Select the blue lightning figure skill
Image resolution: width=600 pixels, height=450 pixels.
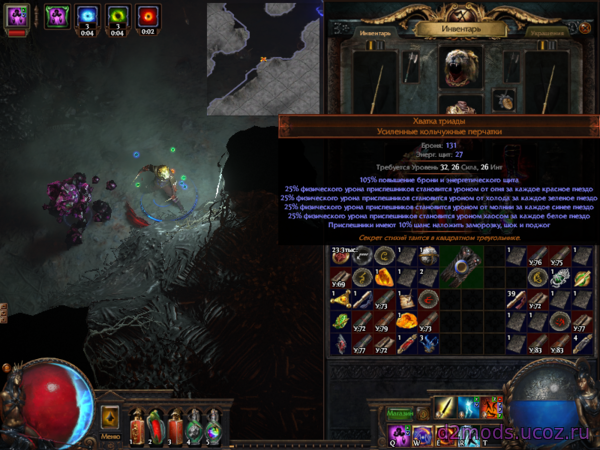[x=469, y=407]
